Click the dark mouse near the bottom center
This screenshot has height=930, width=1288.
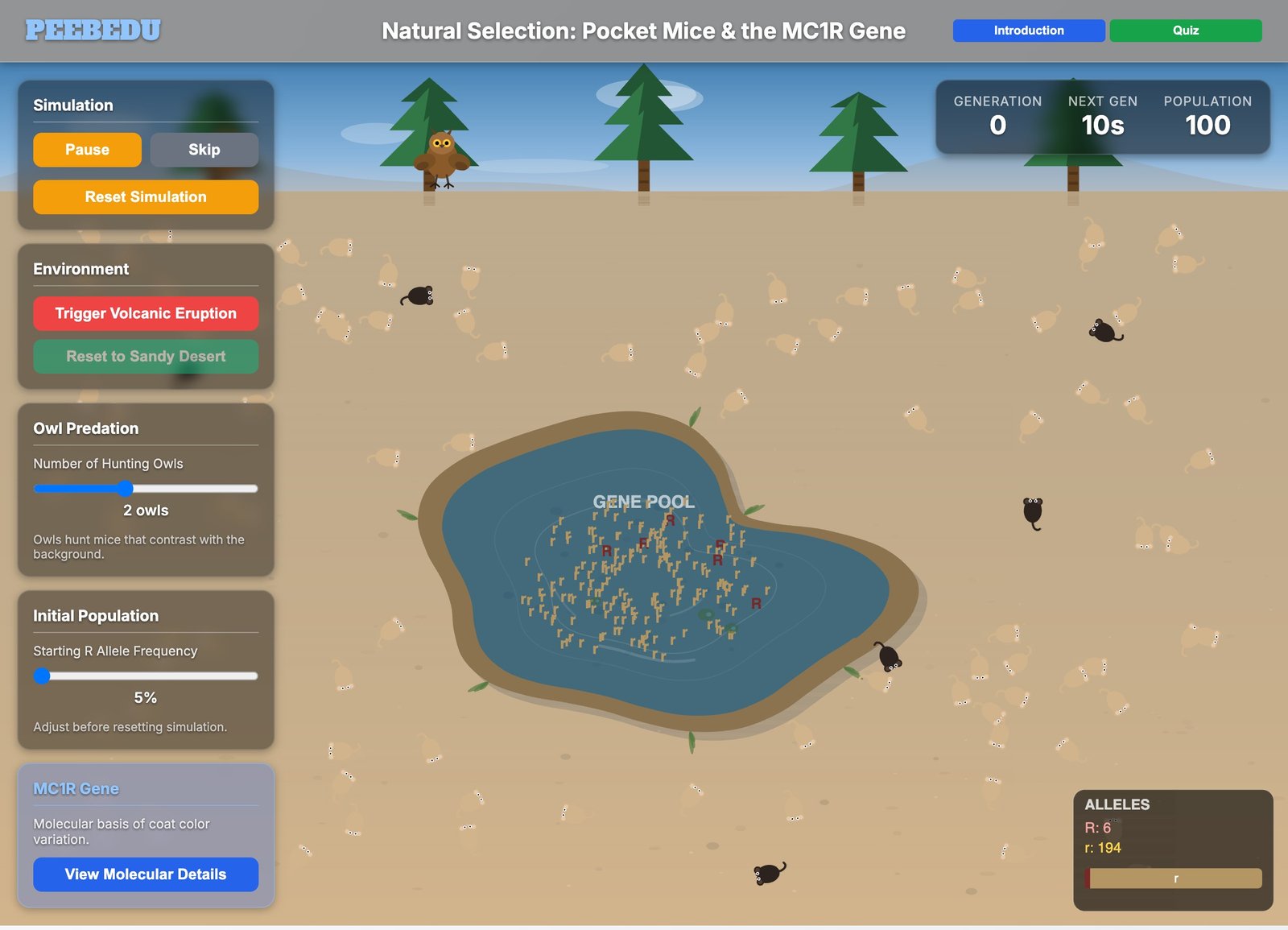pyautogui.click(x=769, y=874)
